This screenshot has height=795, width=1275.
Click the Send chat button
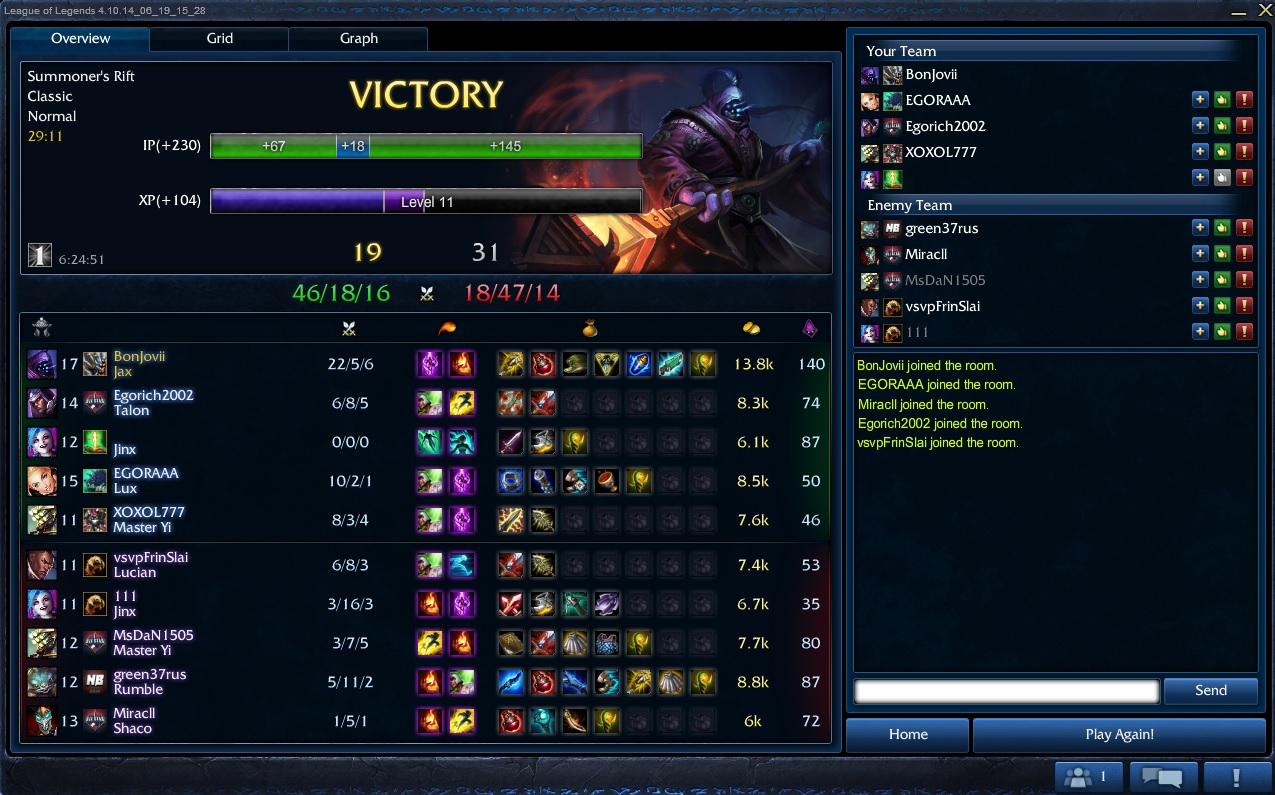(x=1210, y=690)
